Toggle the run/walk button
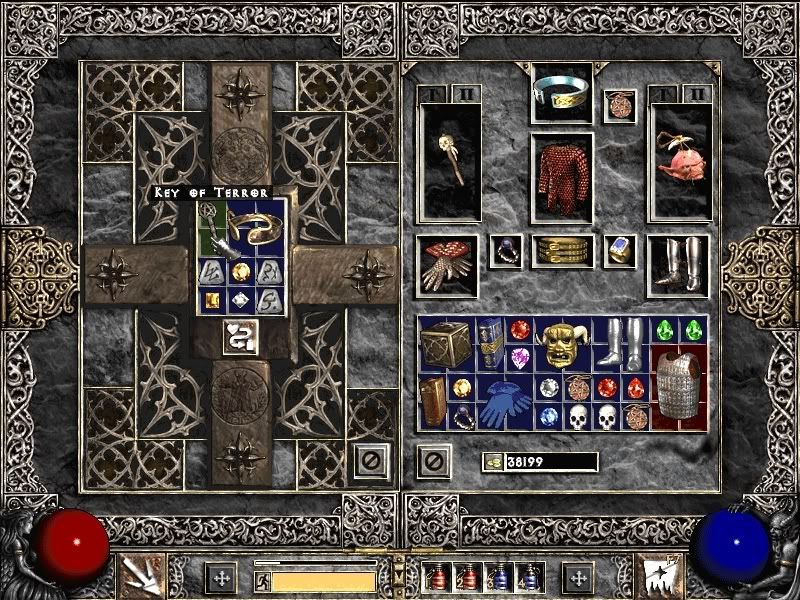Screen dimensions: 800x600 click(261, 579)
